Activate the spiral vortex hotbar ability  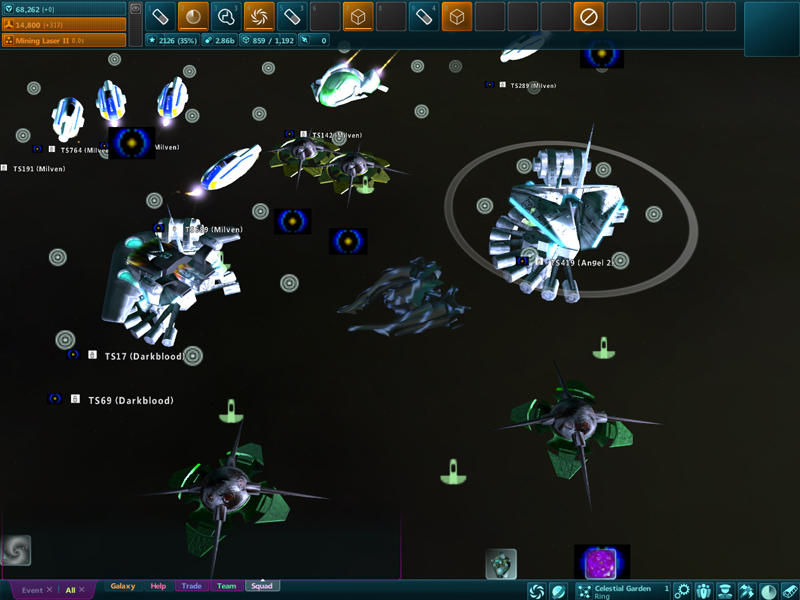click(x=259, y=16)
